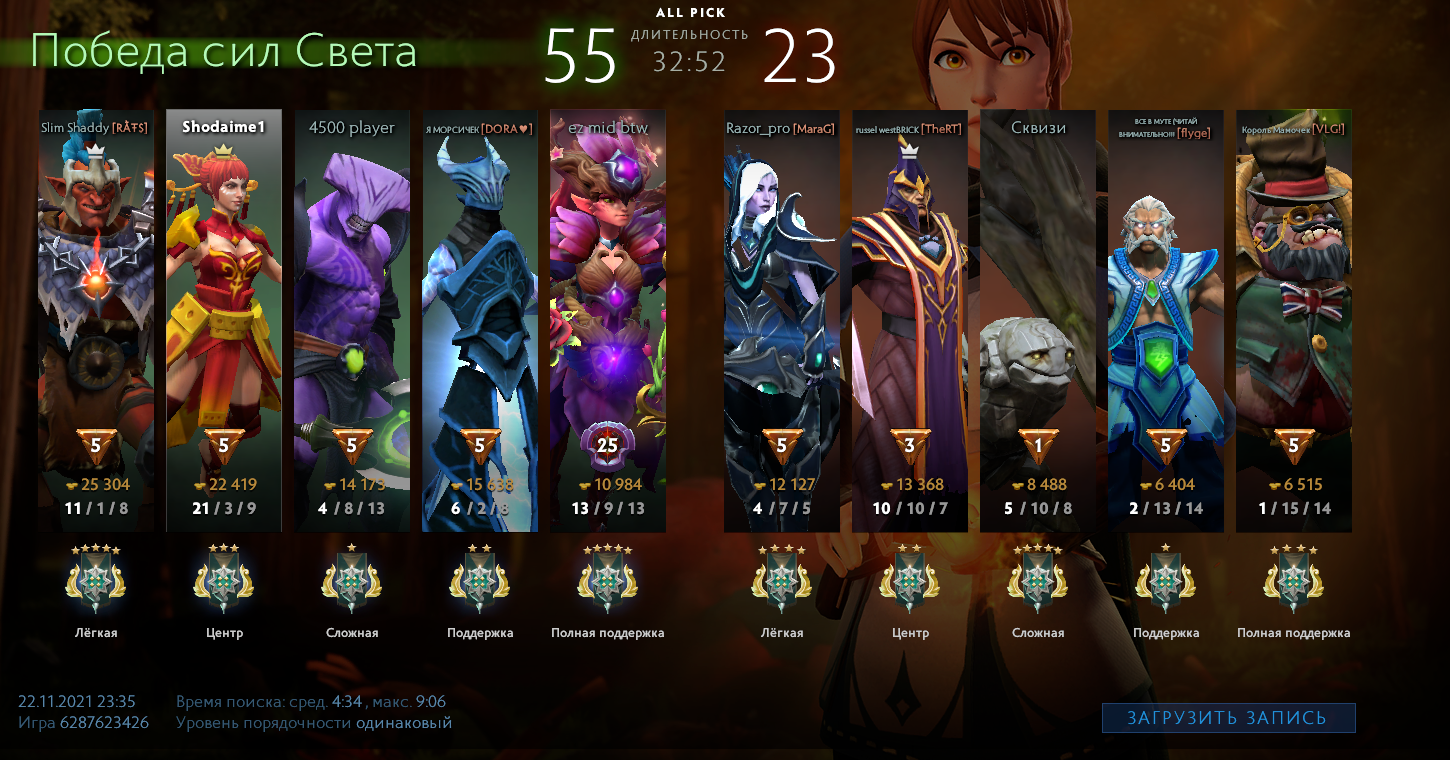This screenshot has width=1450, height=760.
Task: Select Slim Shaddy's Troll Warlord card
Action: 96,320
